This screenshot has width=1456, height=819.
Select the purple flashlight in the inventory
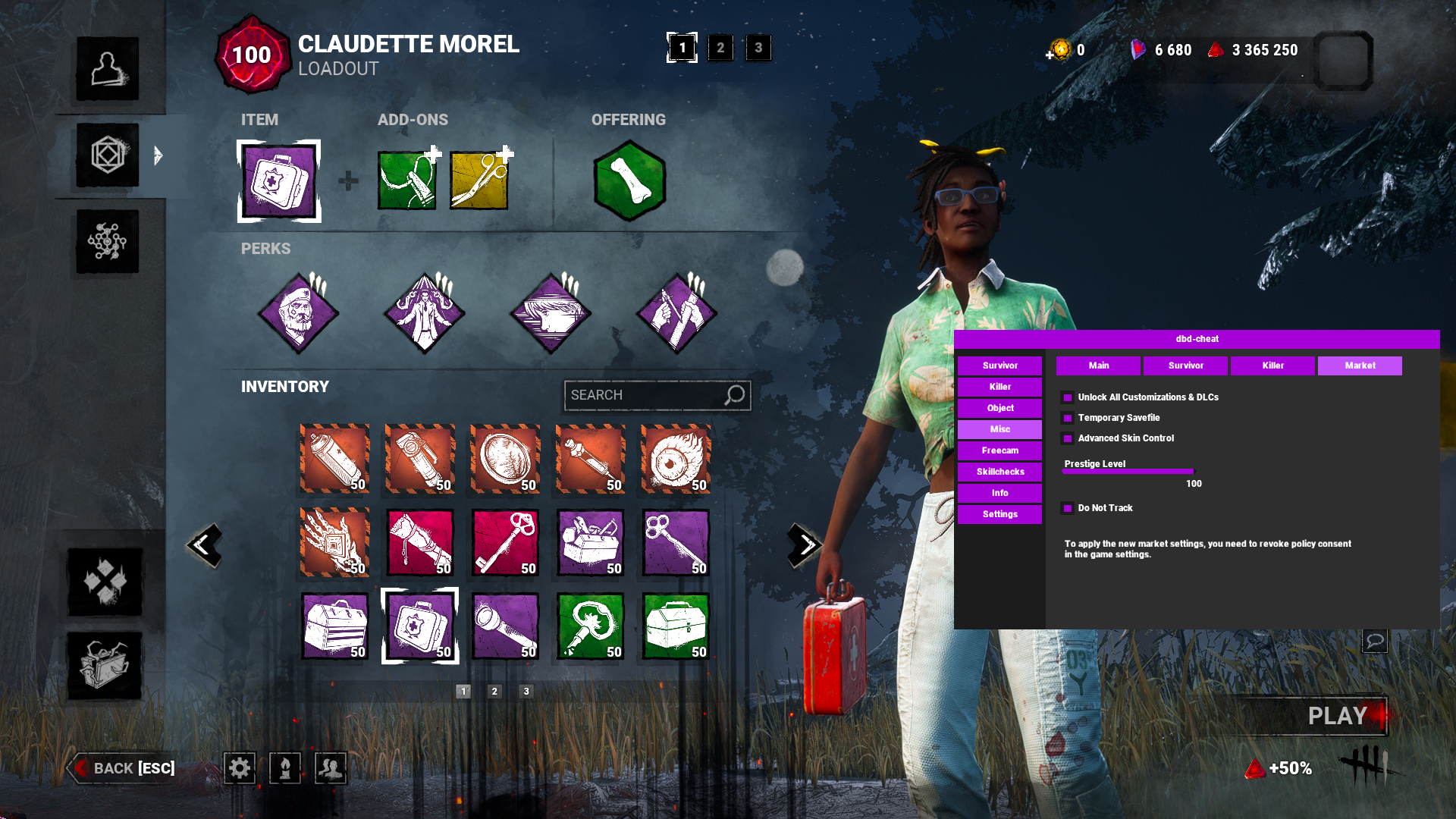point(505,626)
